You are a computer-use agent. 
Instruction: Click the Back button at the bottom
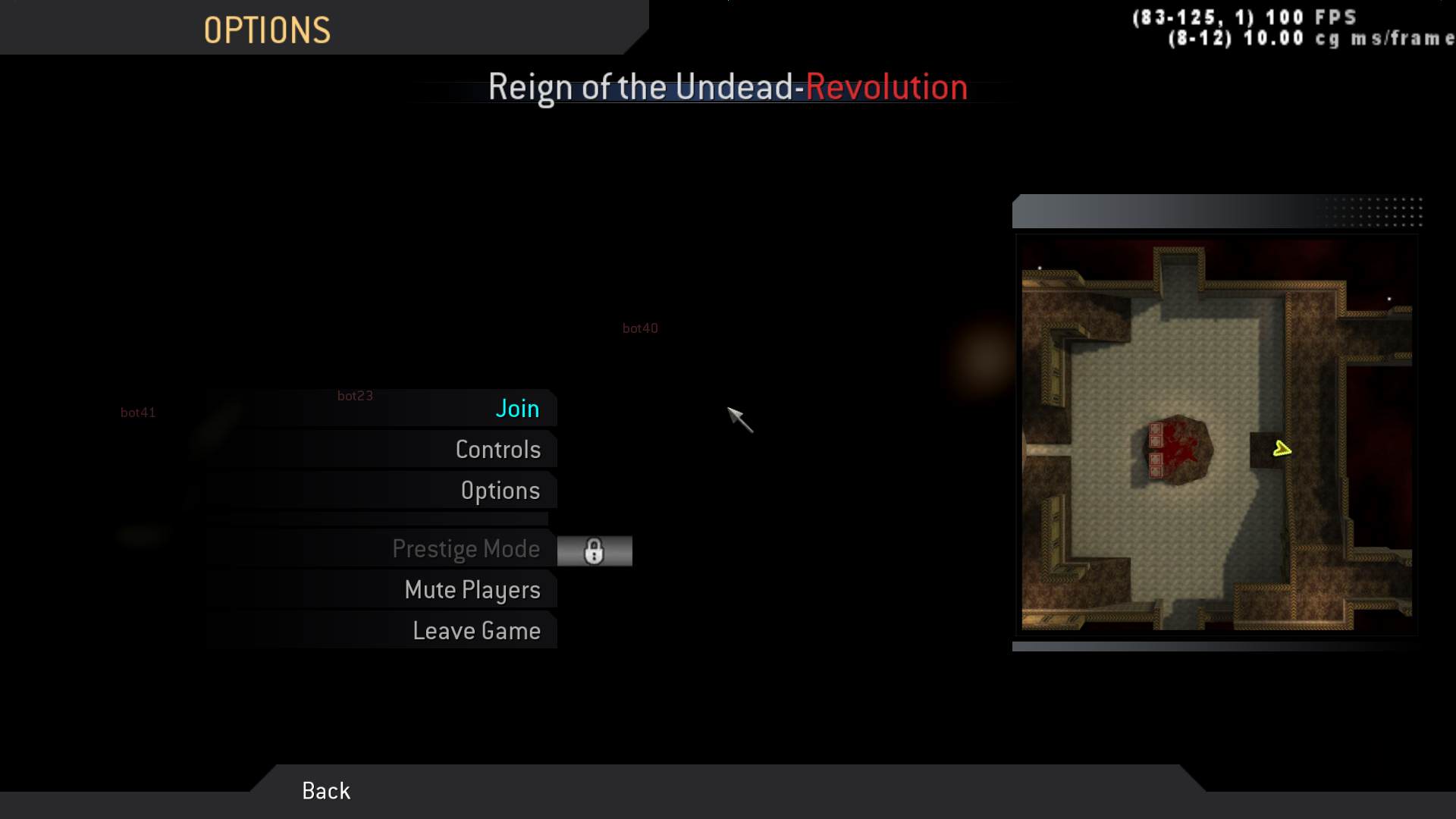325,790
